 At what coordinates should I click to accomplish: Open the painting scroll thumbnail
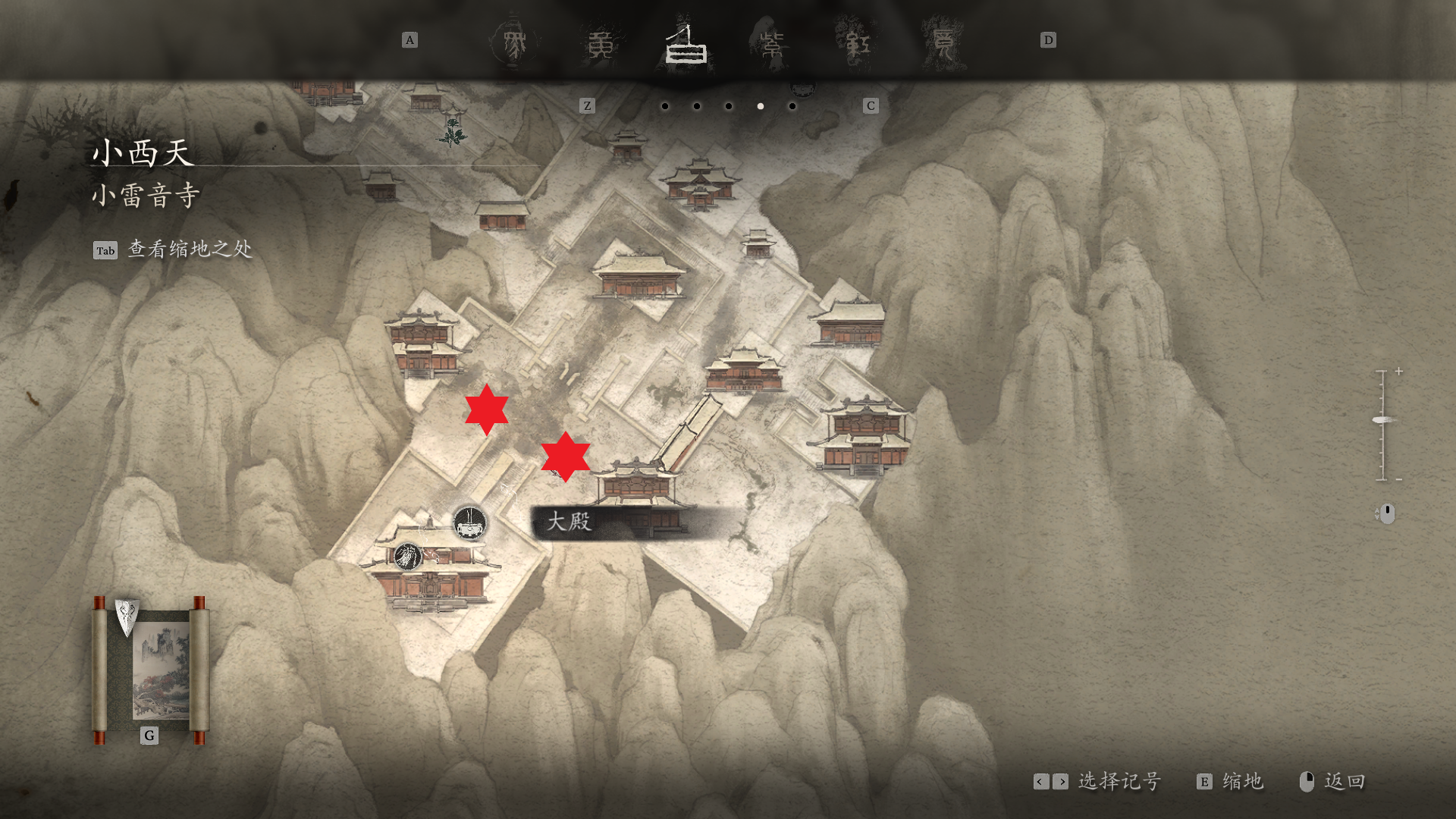coord(151,670)
